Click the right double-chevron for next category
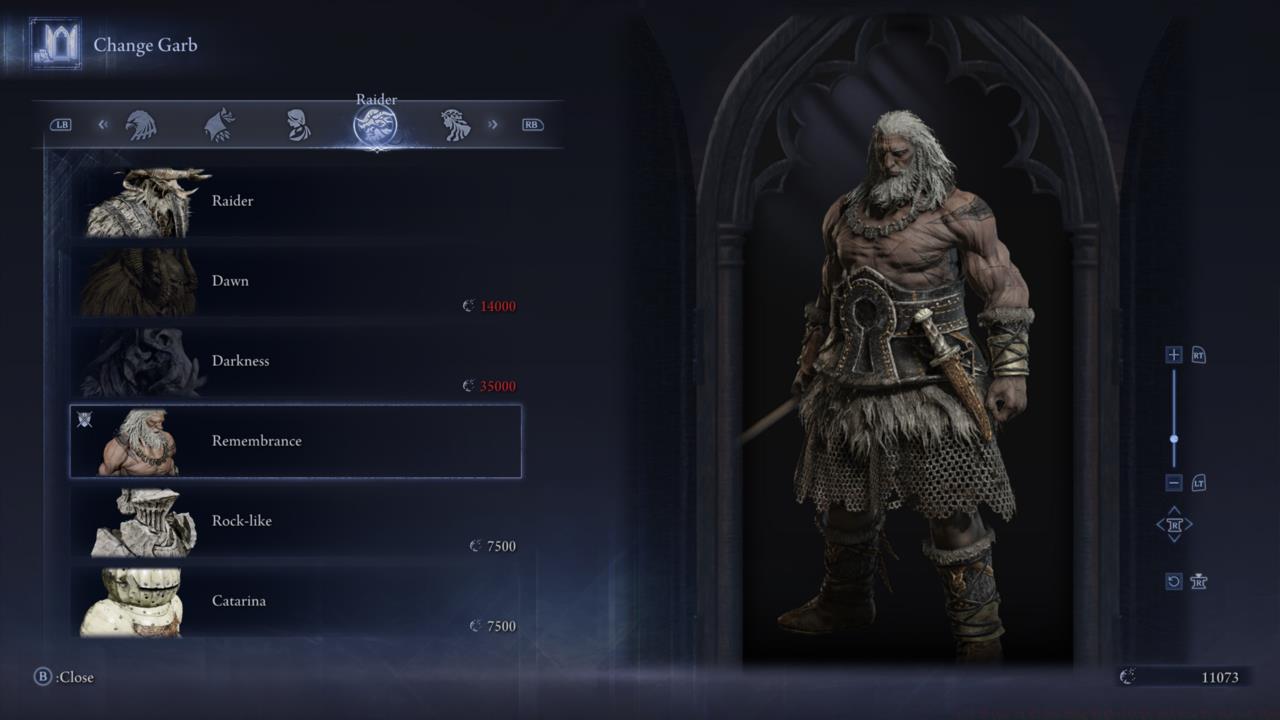 click(492, 123)
